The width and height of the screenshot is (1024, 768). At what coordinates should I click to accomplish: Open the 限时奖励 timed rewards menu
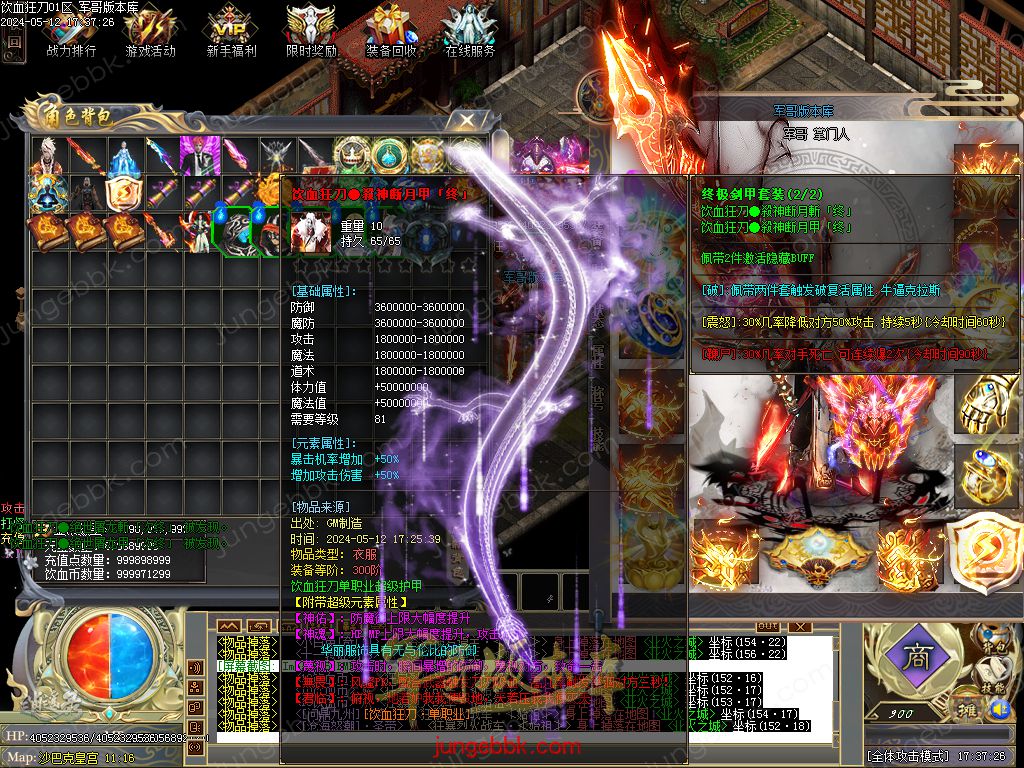311,30
